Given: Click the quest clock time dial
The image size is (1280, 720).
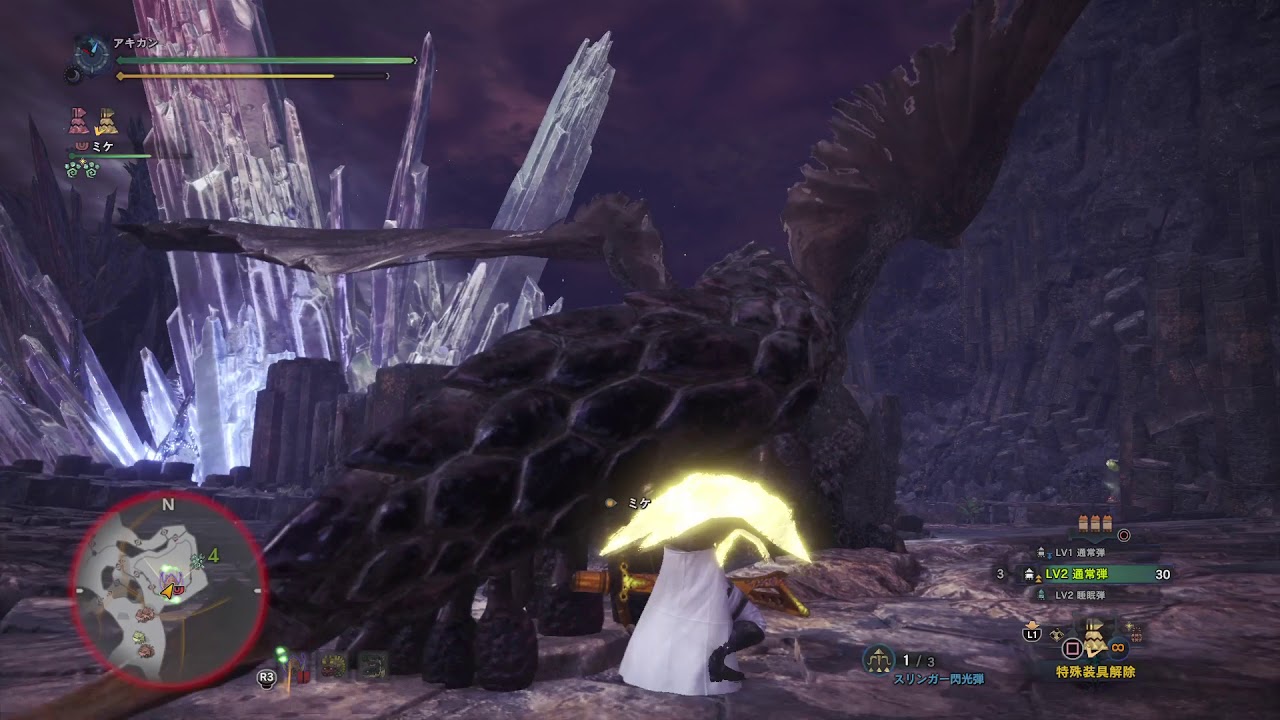Looking at the screenshot, I should click(x=92, y=54).
